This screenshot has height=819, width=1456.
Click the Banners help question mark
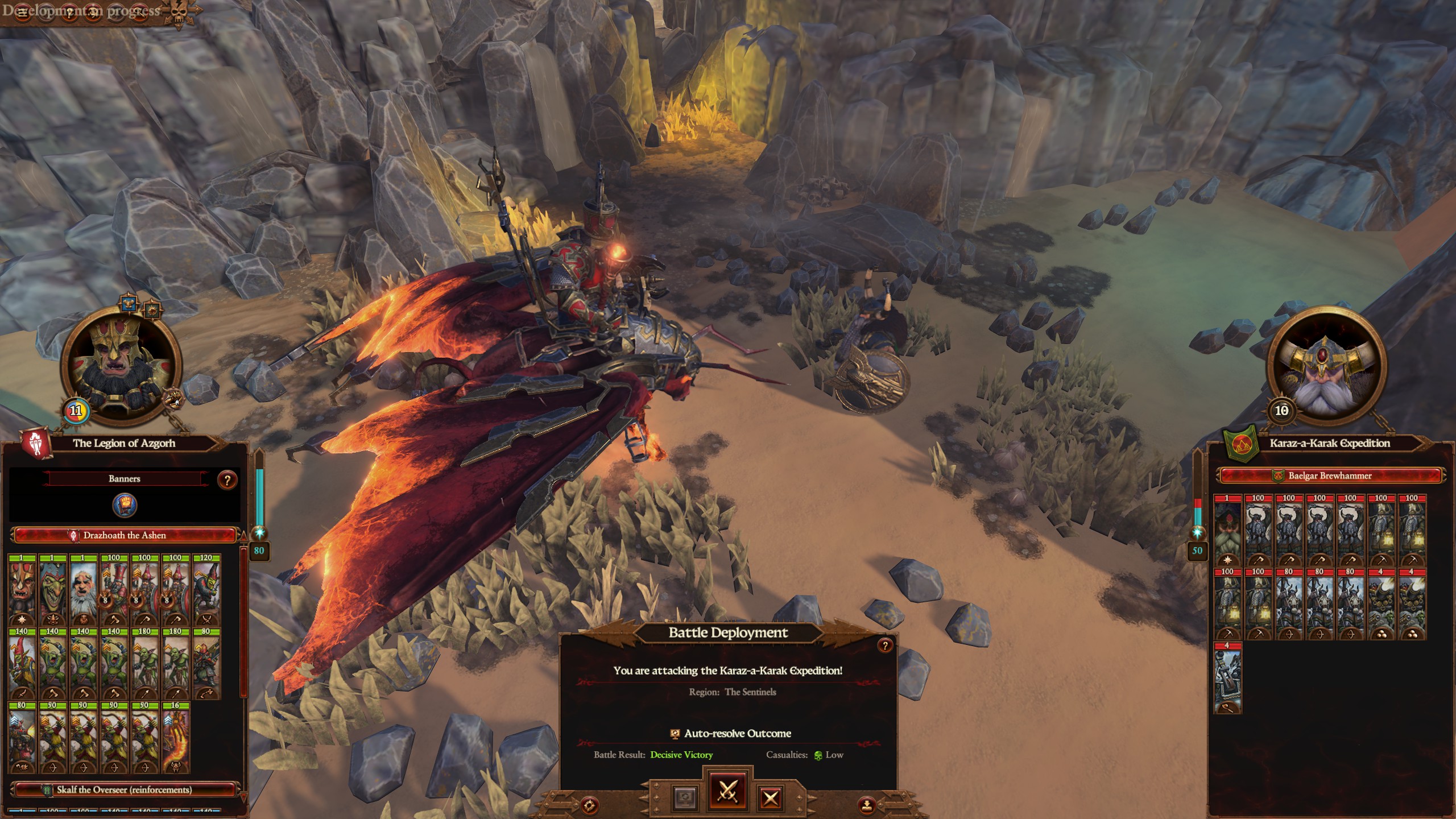pos(227,480)
